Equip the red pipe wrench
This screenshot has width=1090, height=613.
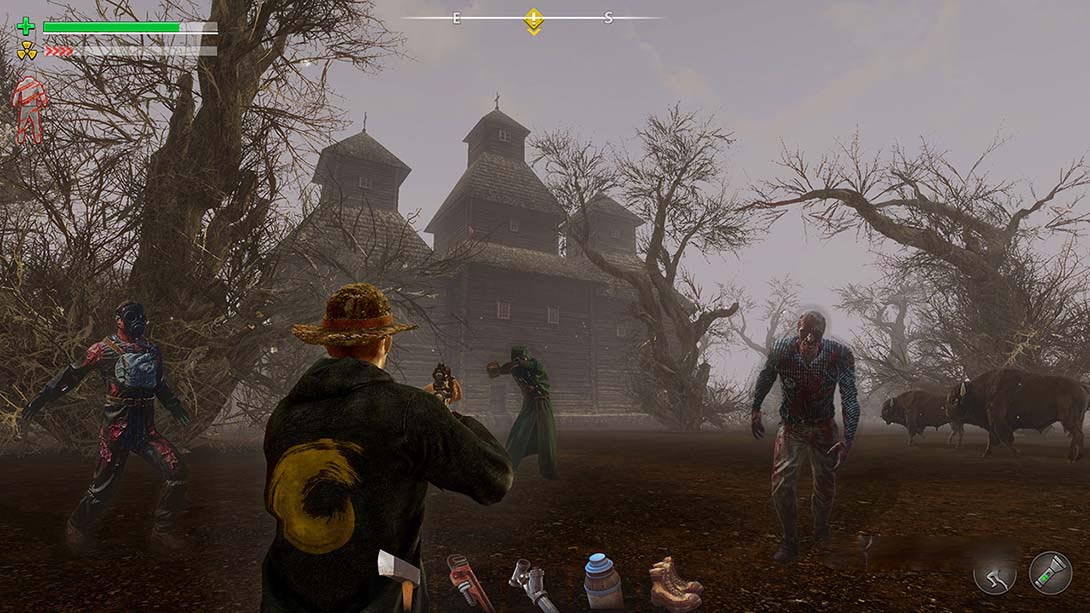click(x=470, y=582)
